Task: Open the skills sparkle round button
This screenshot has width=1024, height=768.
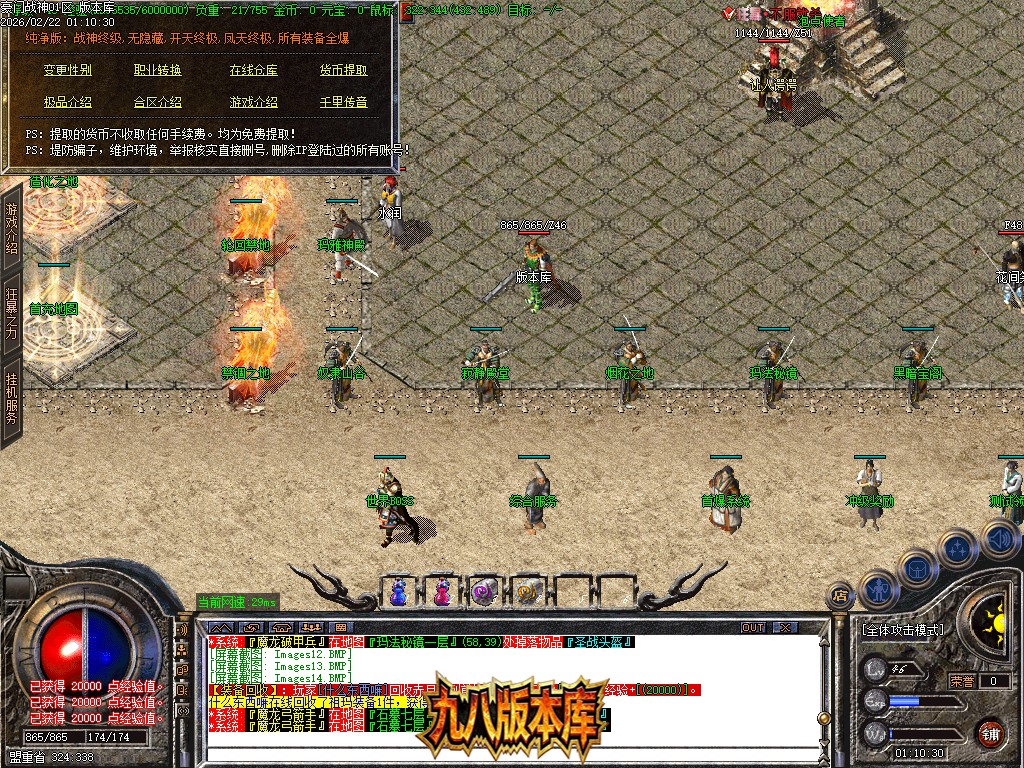Action: (x=957, y=549)
